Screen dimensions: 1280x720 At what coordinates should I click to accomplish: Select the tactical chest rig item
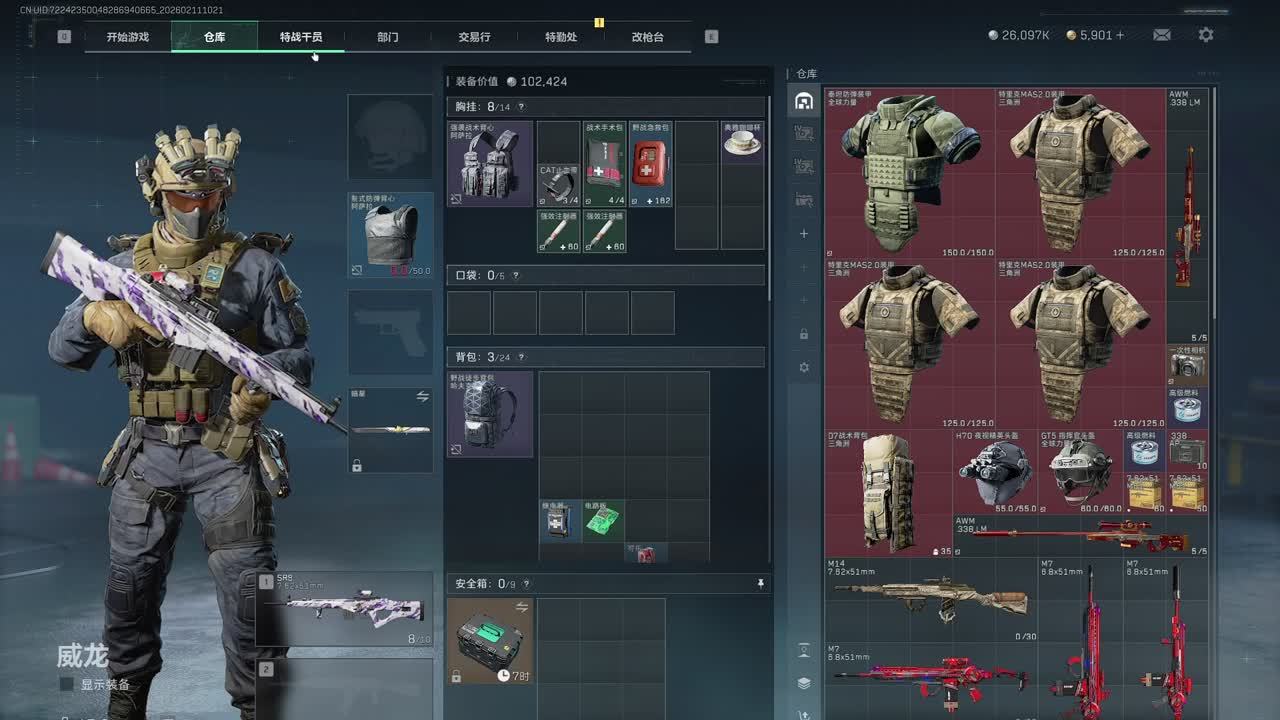[490, 164]
